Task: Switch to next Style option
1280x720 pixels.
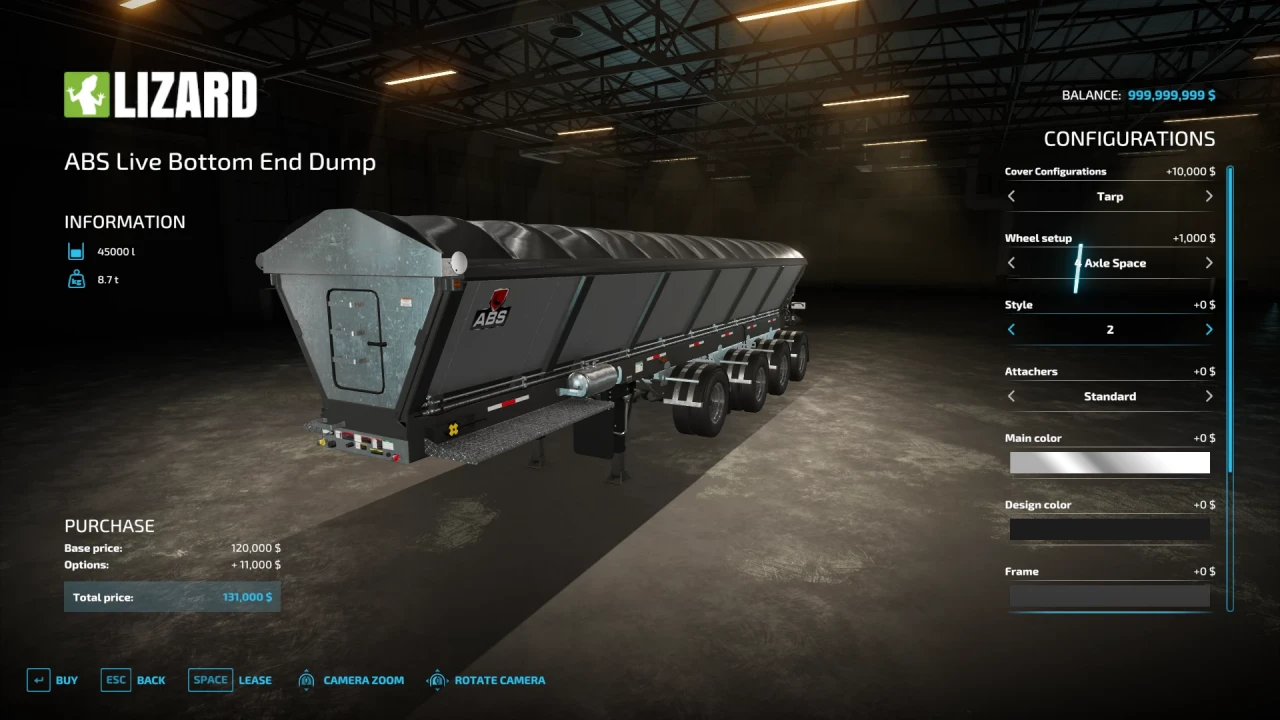Action: point(1209,330)
